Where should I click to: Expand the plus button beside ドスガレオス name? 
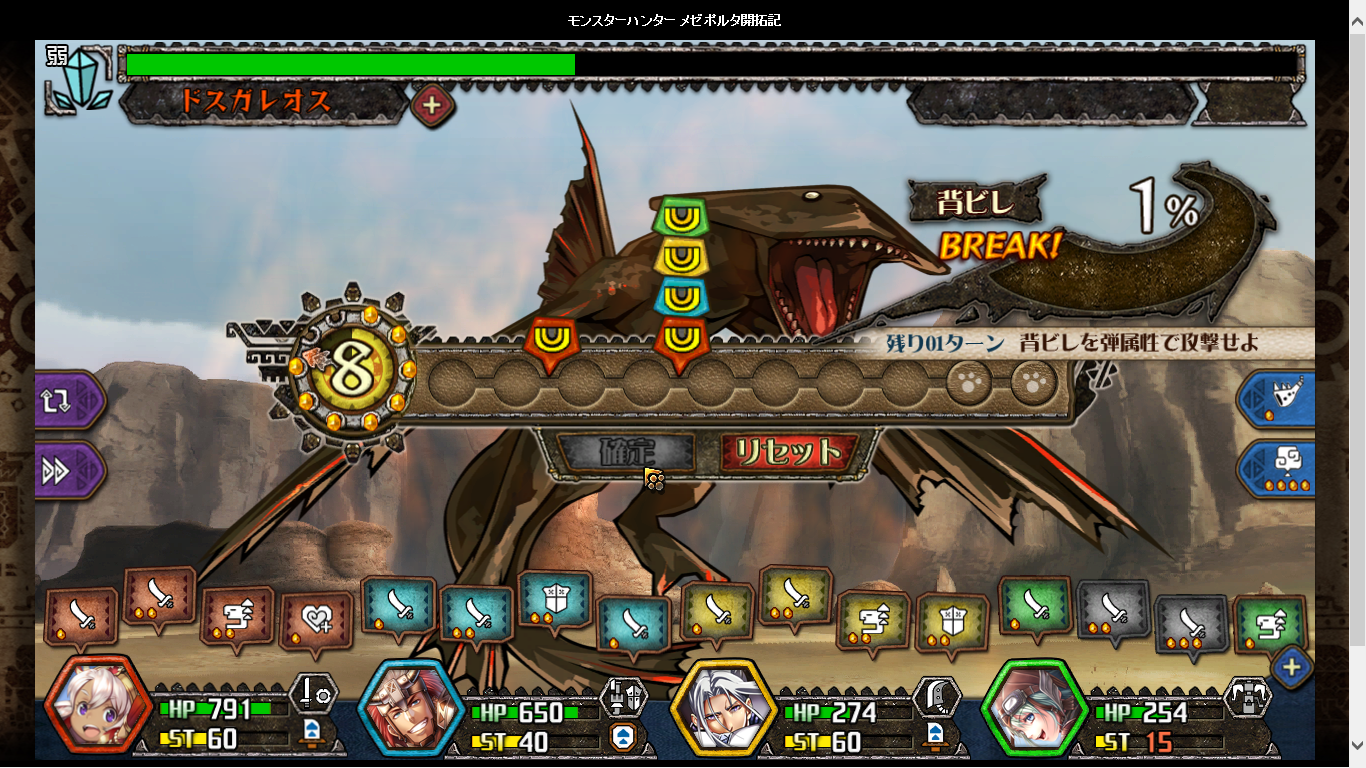432,104
